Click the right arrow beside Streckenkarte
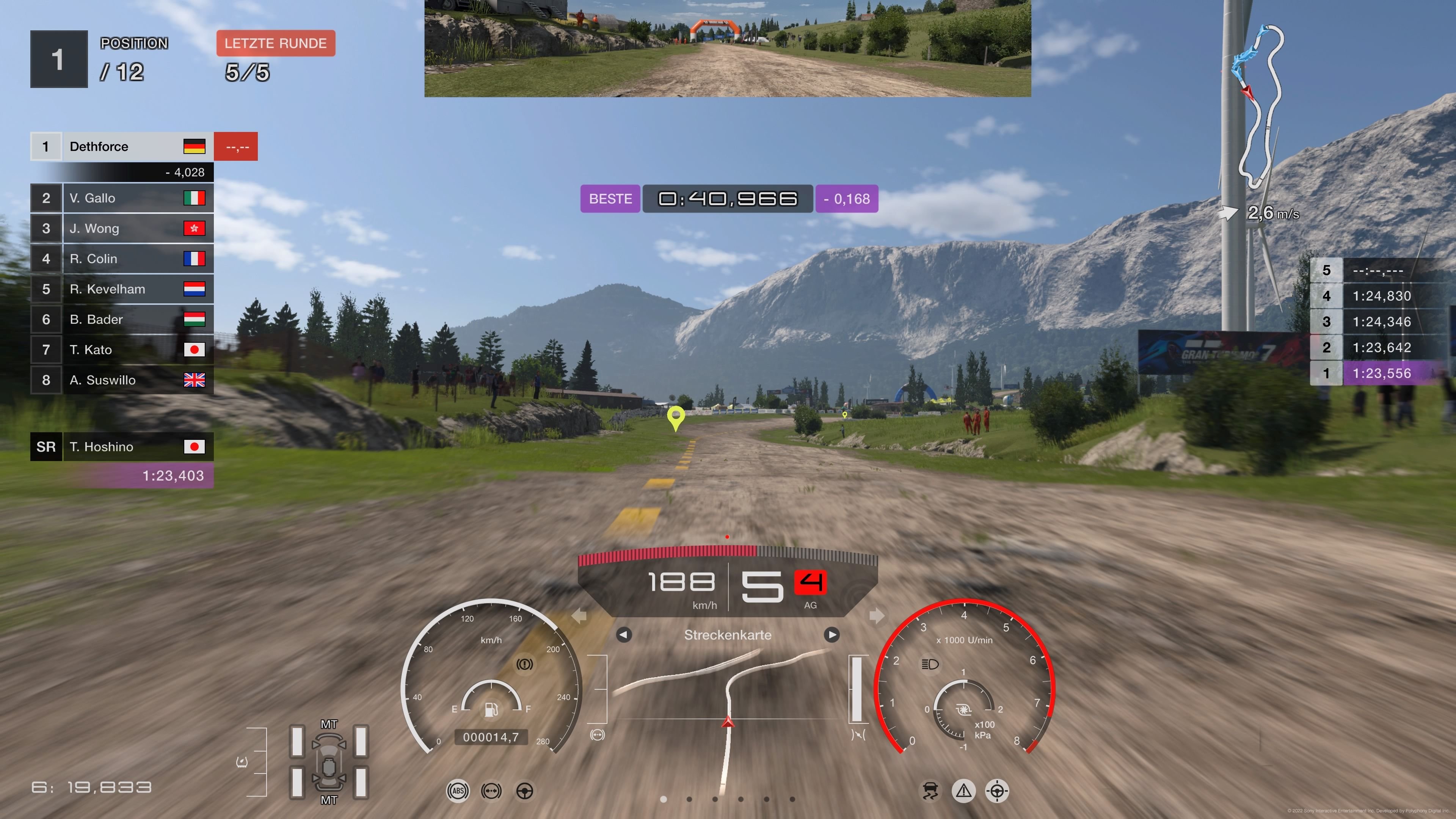Viewport: 1456px width, 819px height. pos(832,635)
